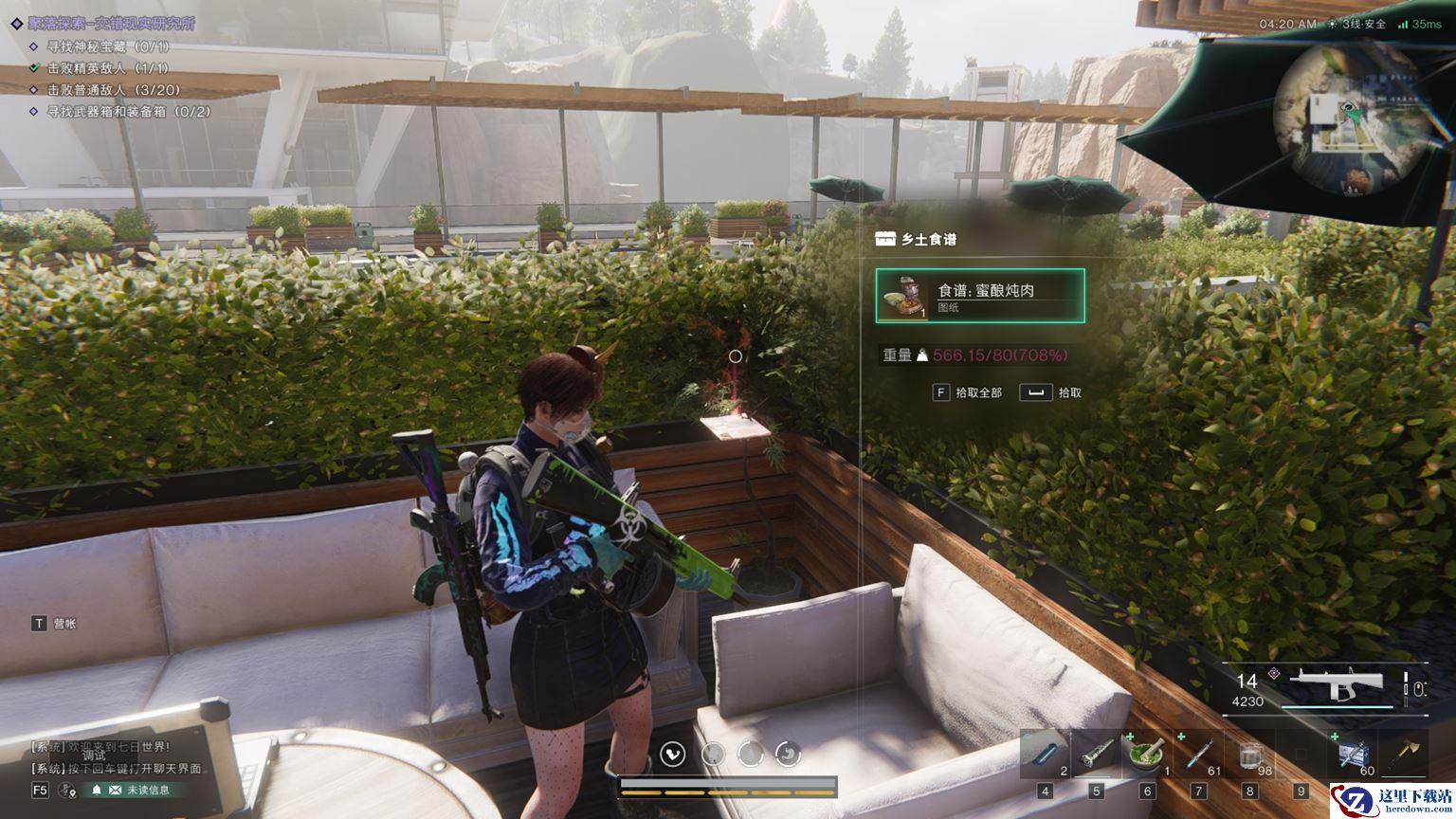Select the glass jar slot with 98 count

(x=1249, y=755)
